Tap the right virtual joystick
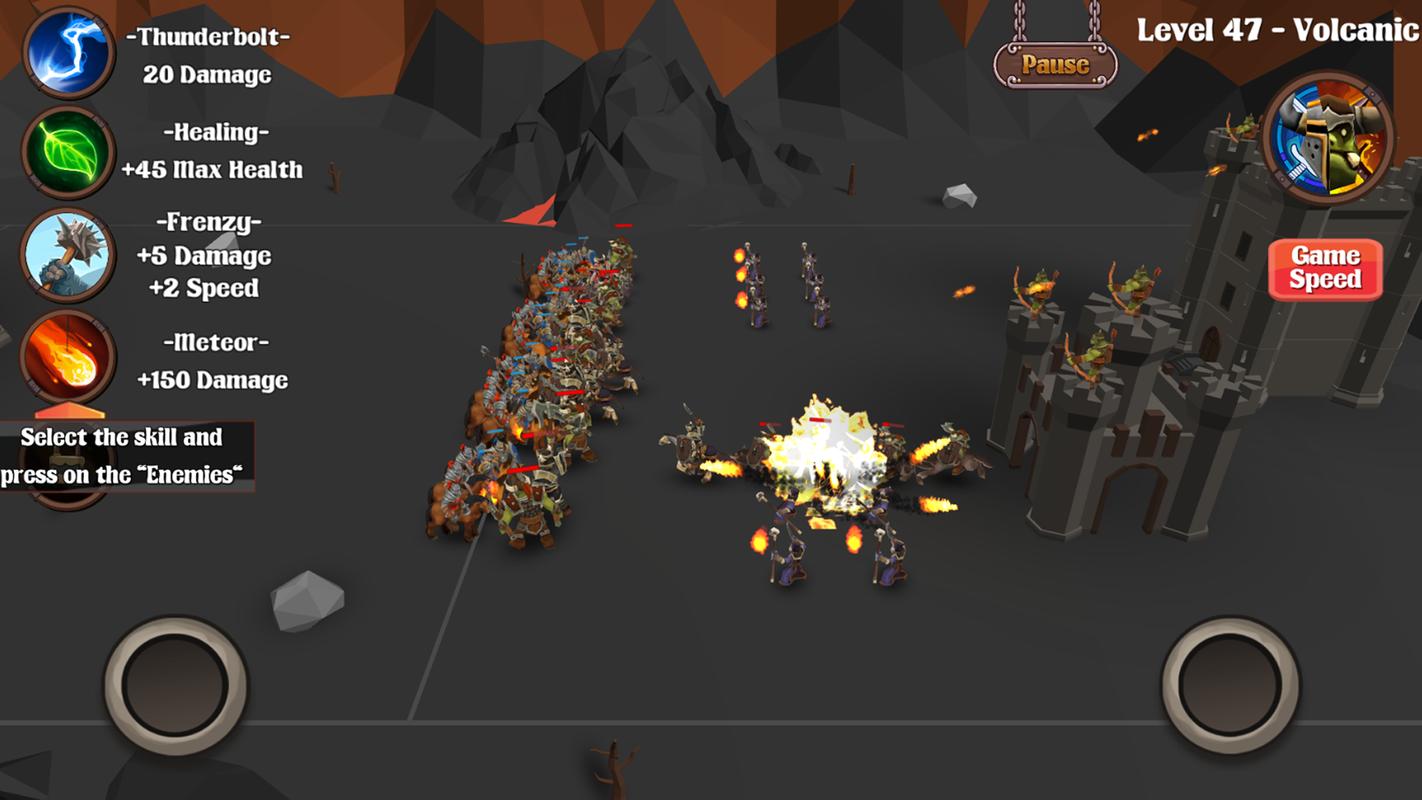Screen dimensions: 1422x800 [1231, 686]
